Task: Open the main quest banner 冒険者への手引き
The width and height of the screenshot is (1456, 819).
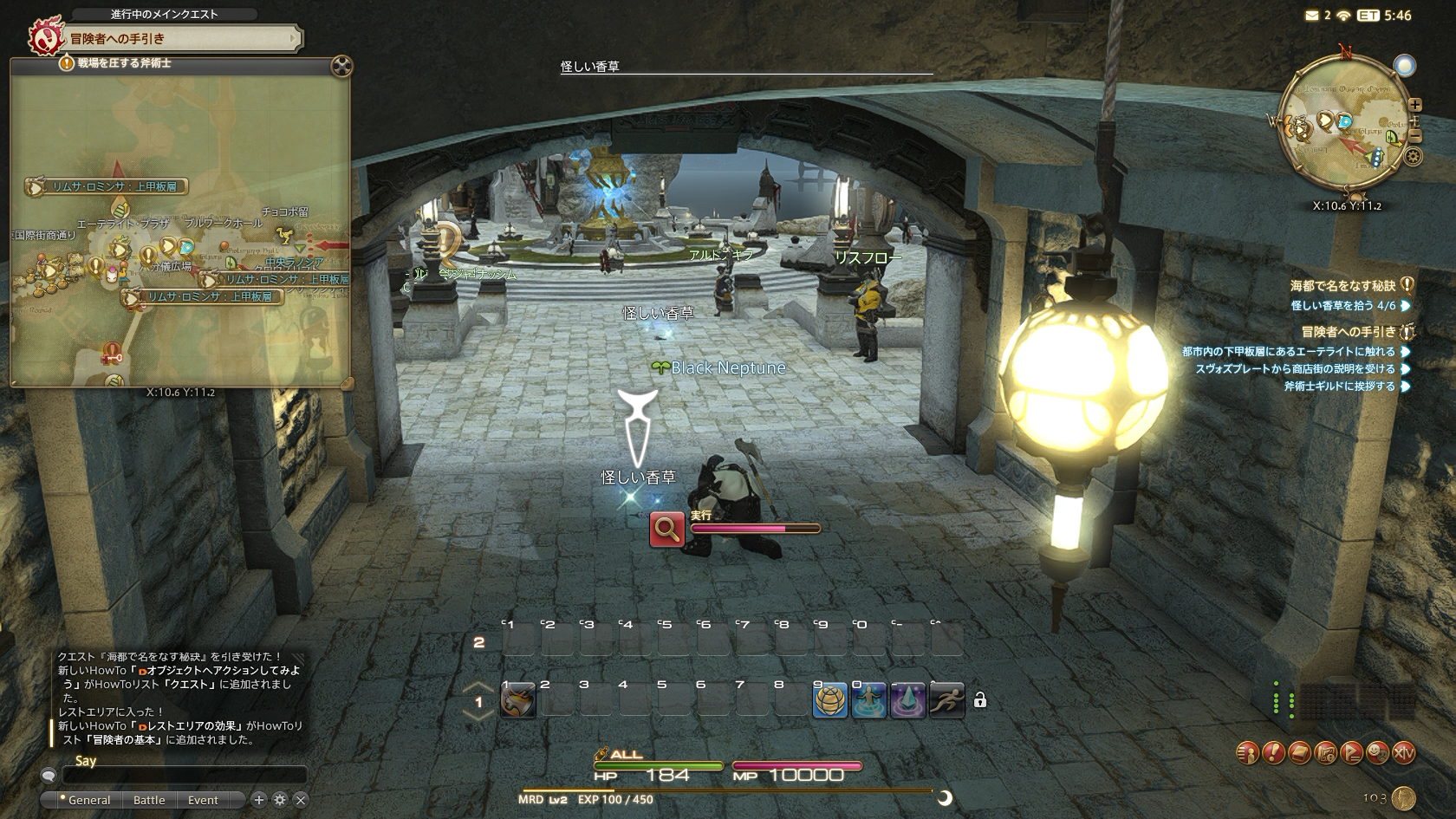Action: (165, 38)
